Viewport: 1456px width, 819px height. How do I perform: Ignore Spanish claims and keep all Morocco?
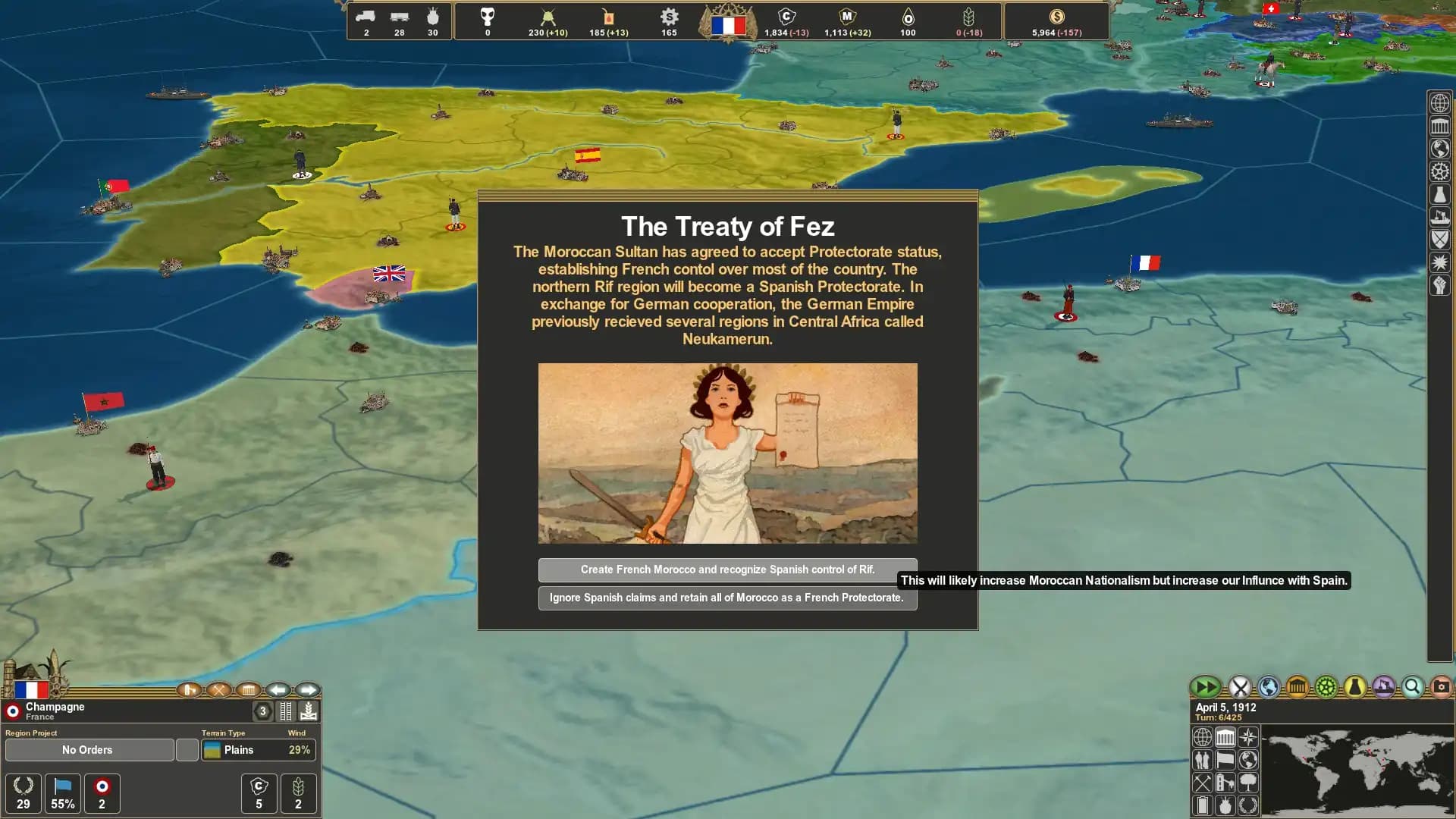(x=727, y=598)
